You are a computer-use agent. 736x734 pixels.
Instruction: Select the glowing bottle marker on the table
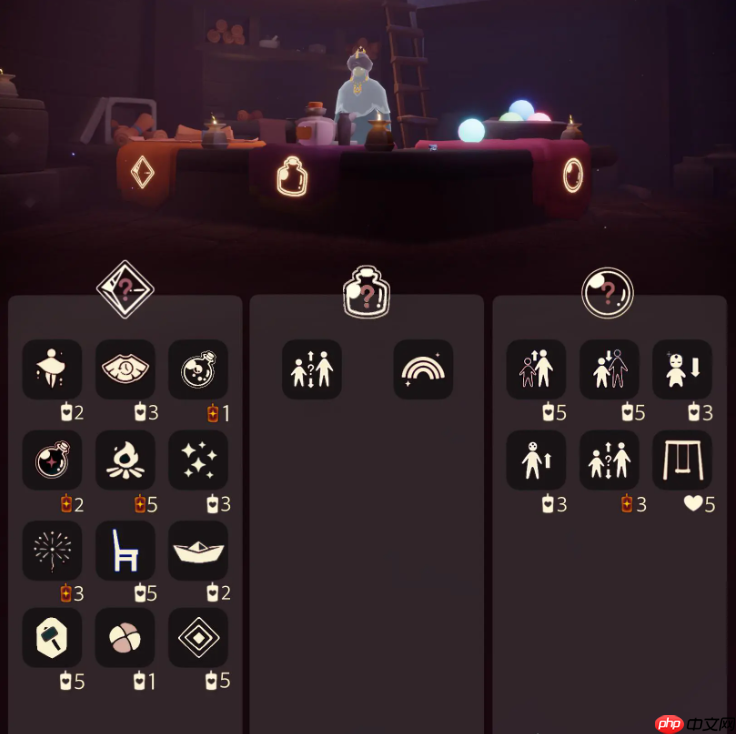[292, 175]
